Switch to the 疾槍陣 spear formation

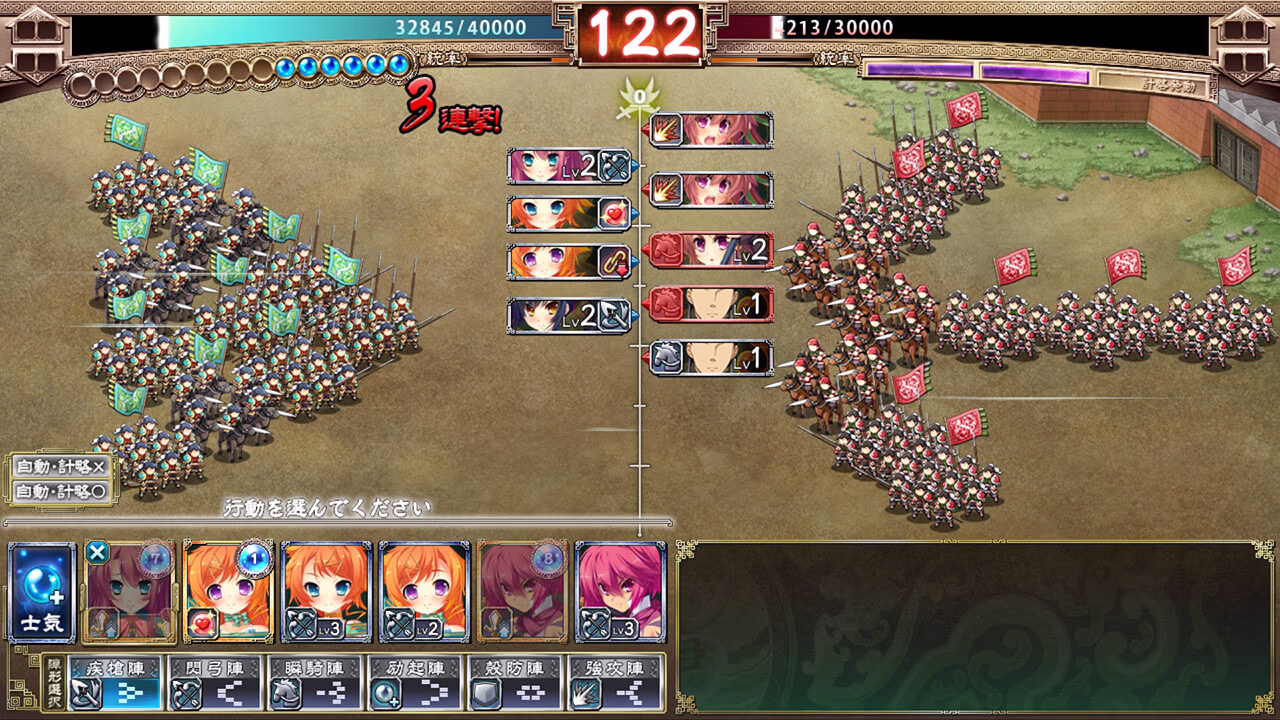(115, 682)
